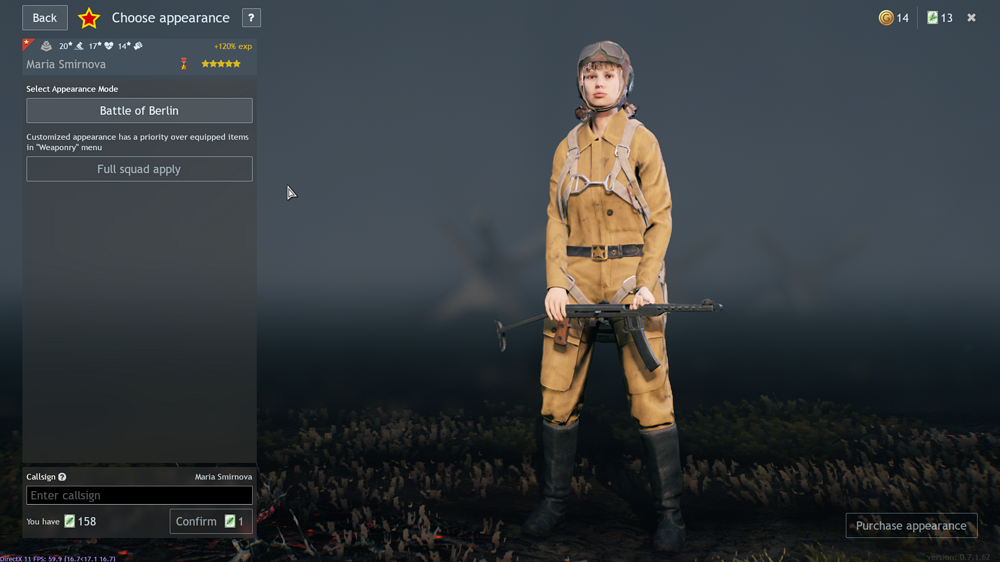1000x562 pixels.
Task: Apply appearance with Full squad apply
Action: [139, 169]
